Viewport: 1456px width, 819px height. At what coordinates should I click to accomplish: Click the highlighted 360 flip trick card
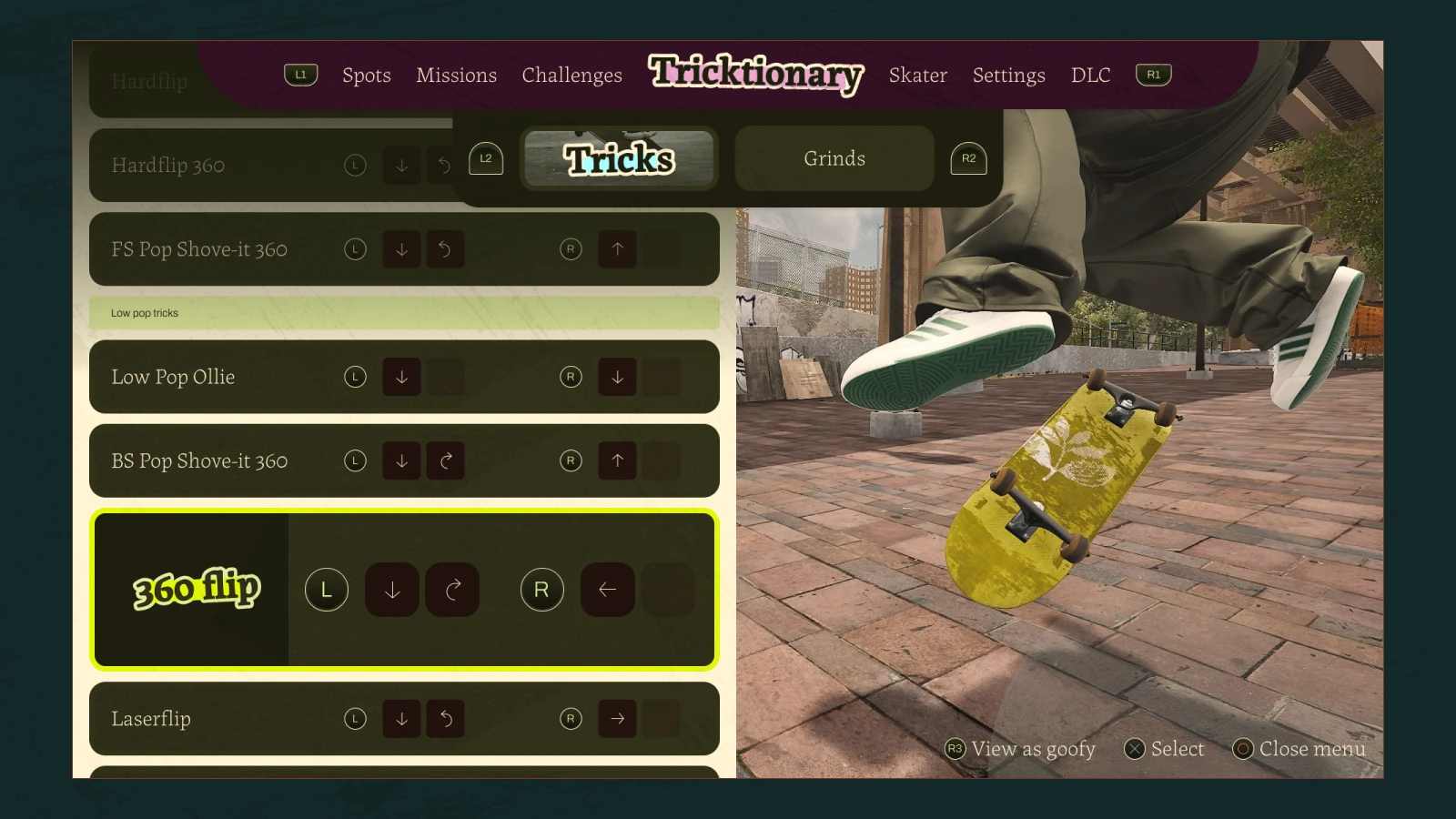coord(403,590)
